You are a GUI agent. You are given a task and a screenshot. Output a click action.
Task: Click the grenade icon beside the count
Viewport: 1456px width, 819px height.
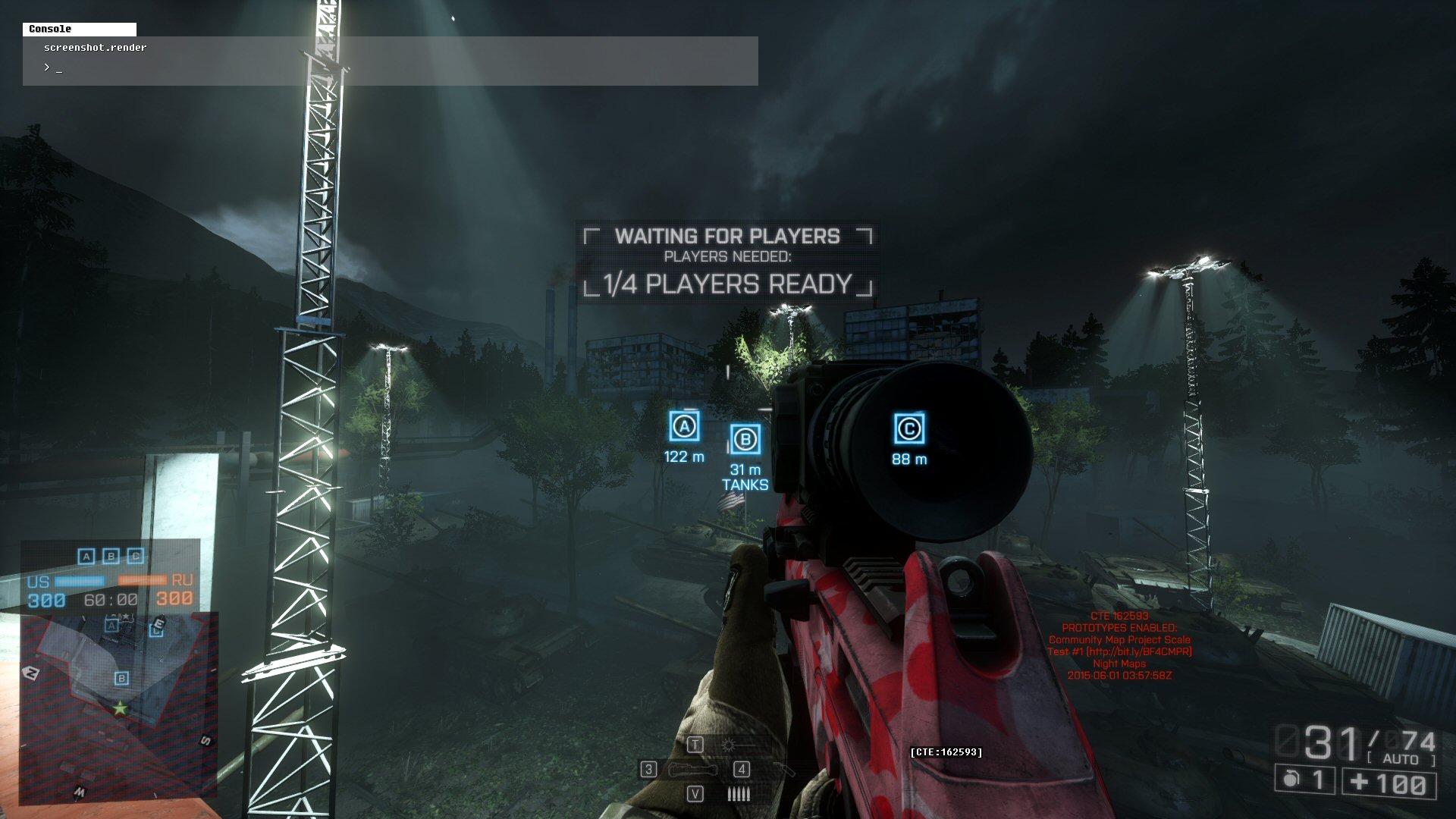[1290, 780]
